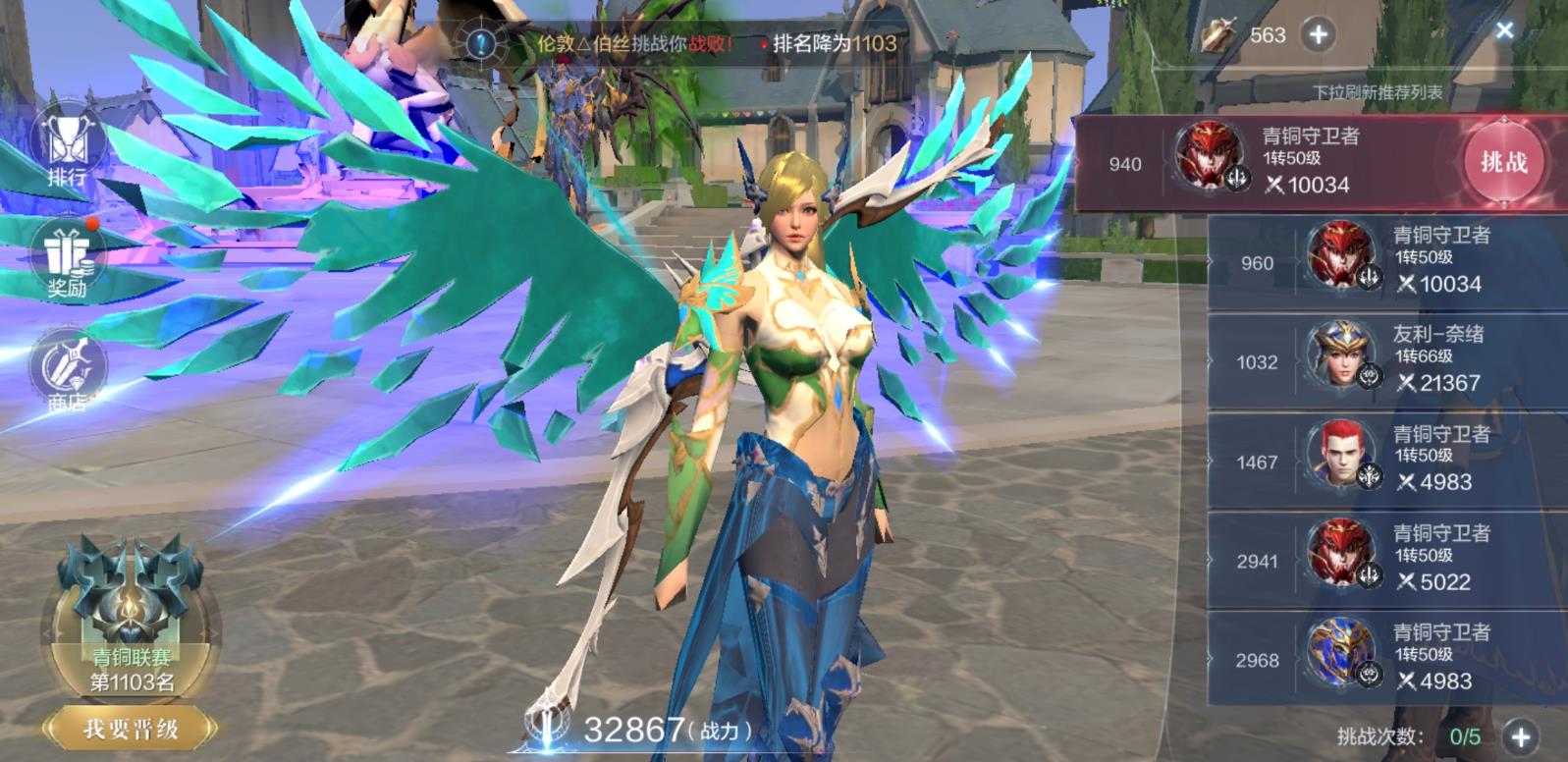Viewport: 1568px width, 762px height.
Task: Tap the 我要晋级 promotion button
Action: (131, 729)
